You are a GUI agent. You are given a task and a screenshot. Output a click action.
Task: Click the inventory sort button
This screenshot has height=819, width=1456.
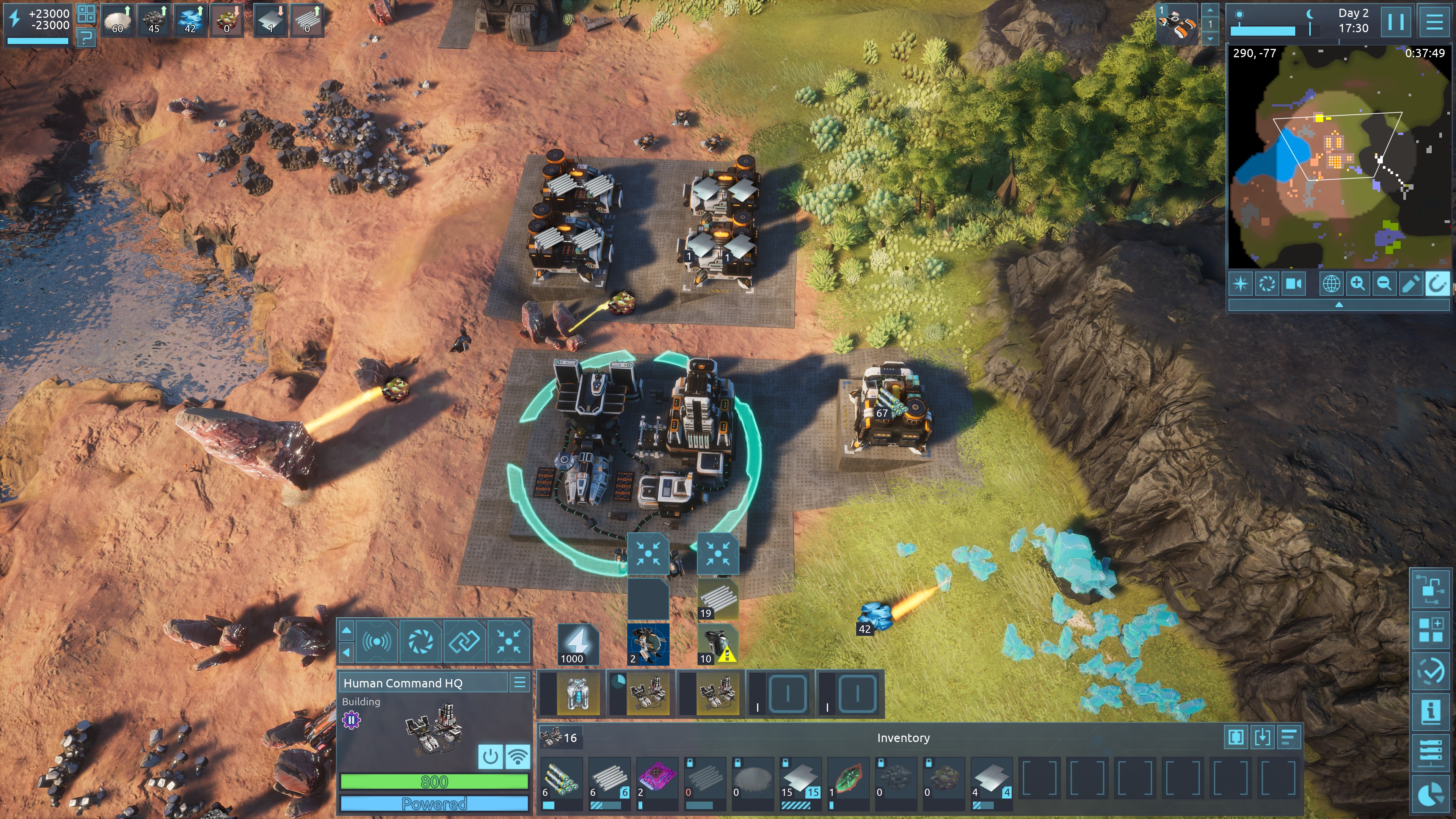point(1289,737)
